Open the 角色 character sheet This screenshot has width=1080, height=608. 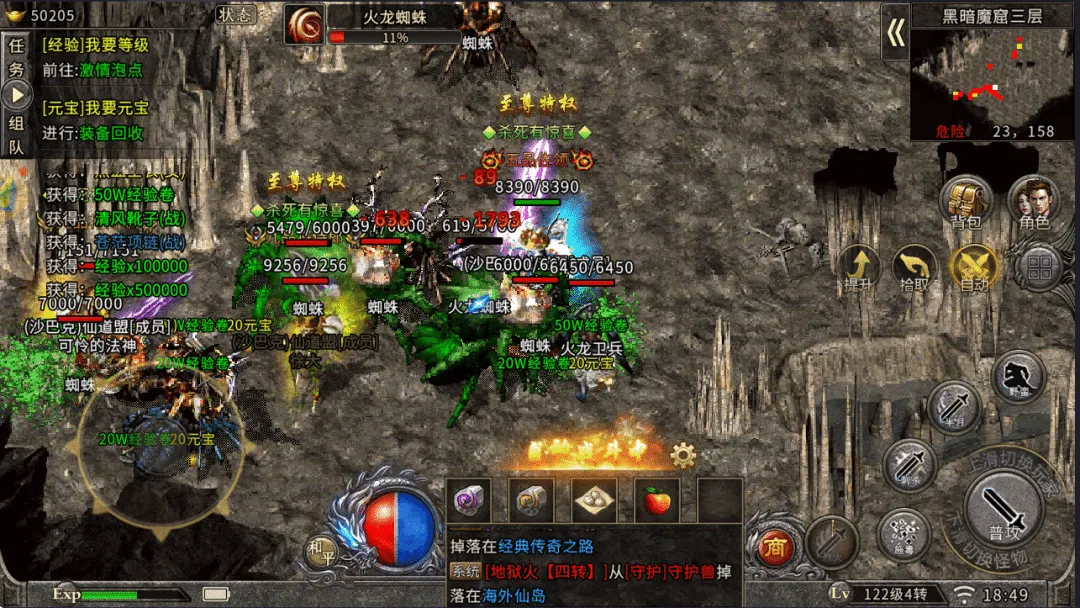click(1033, 200)
